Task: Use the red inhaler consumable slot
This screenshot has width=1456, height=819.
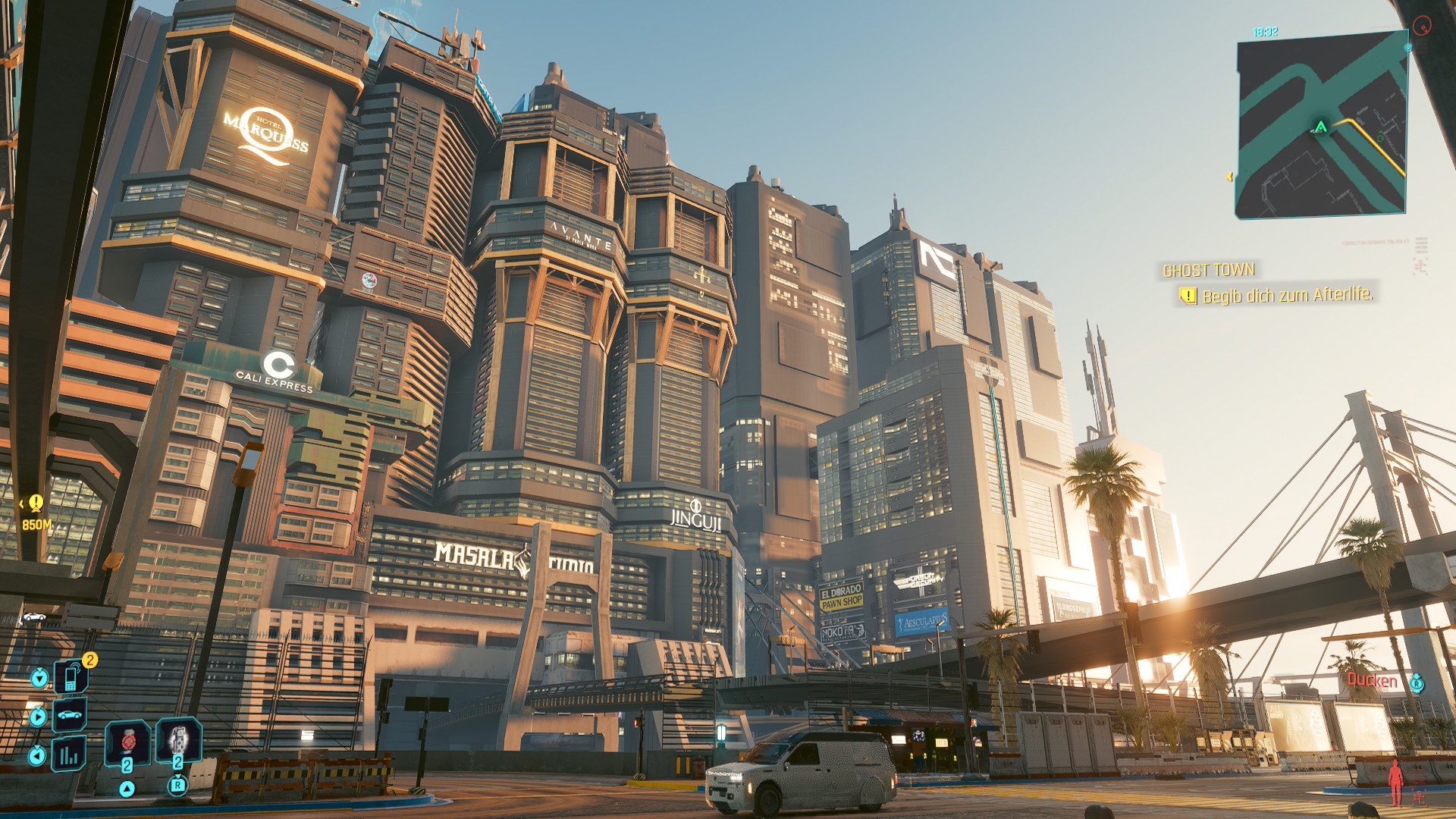Action: [x=127, y=741]
